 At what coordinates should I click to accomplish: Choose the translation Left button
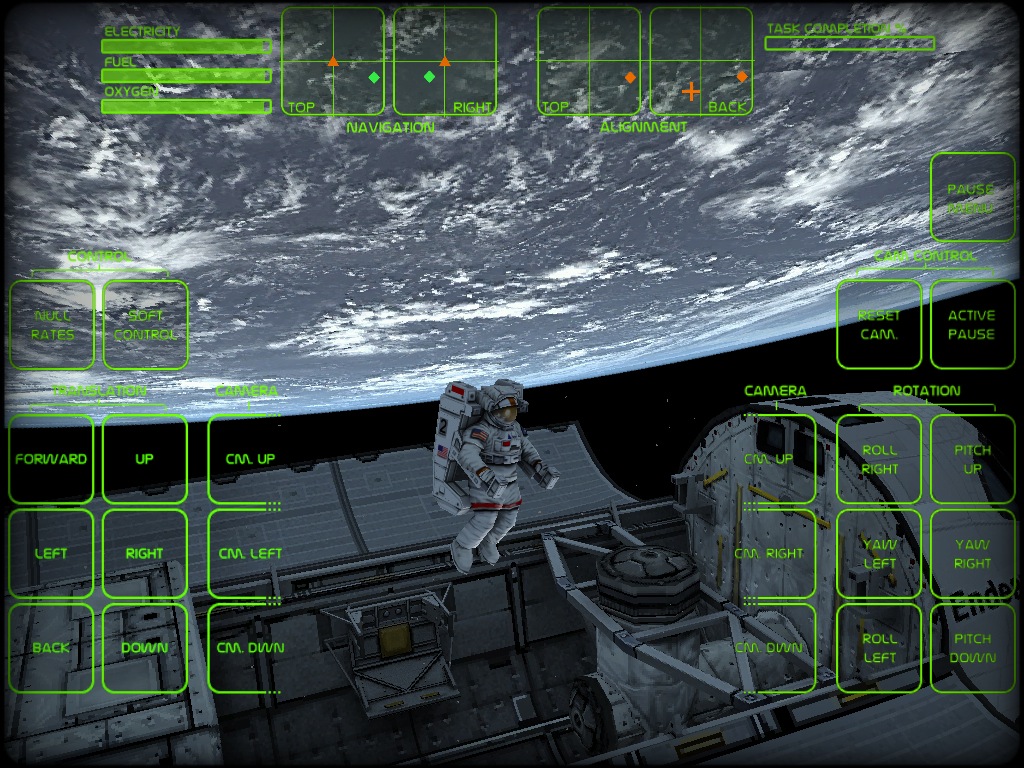pos(51,553)
